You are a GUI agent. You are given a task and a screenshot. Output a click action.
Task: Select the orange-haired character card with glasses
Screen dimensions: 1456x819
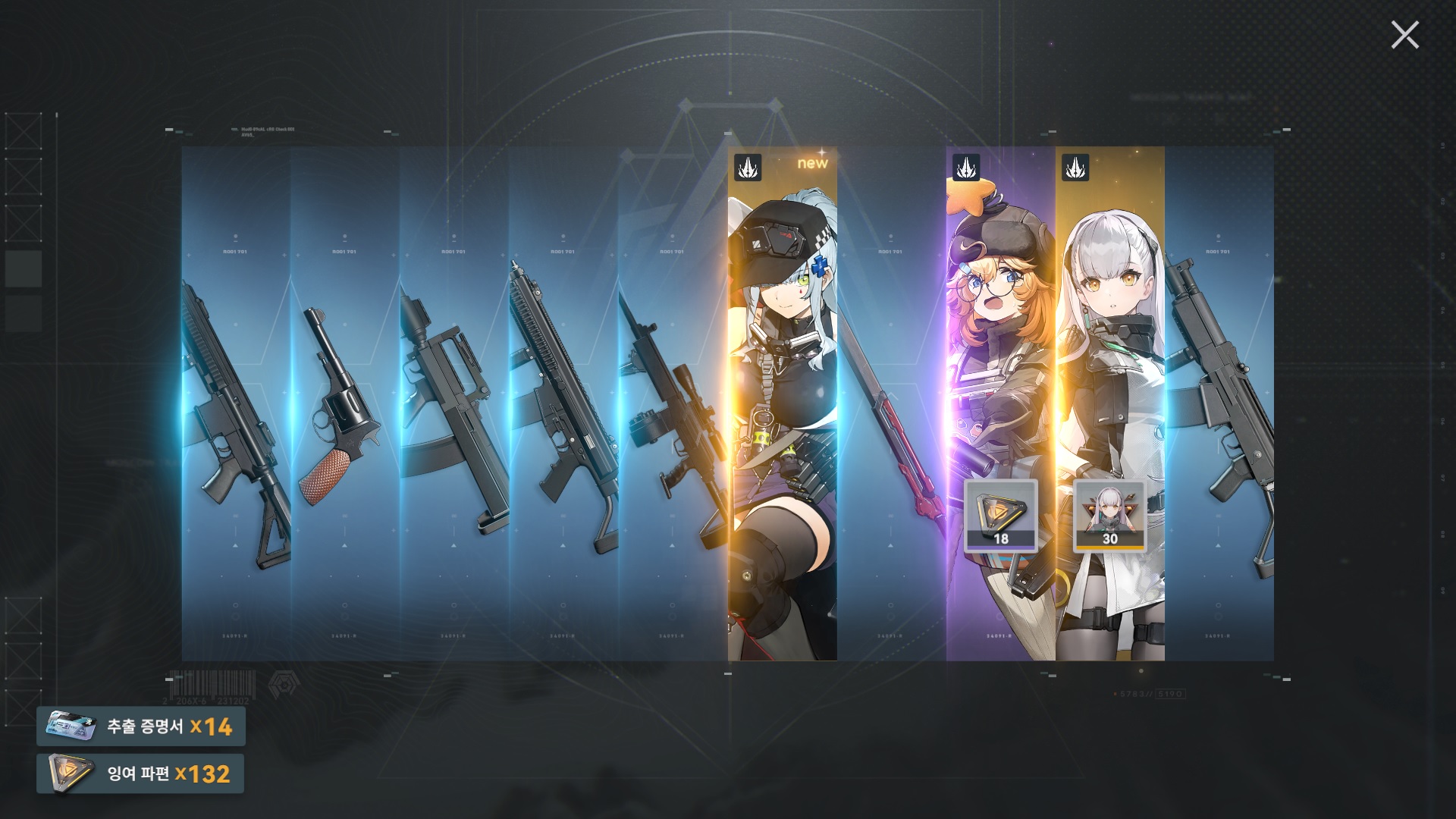(1000, 341)
